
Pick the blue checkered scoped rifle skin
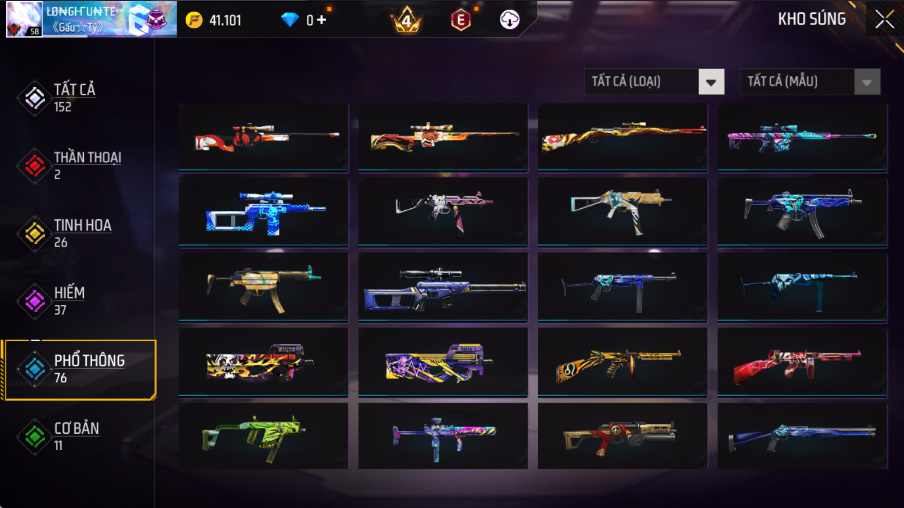(x=264, y=211)
